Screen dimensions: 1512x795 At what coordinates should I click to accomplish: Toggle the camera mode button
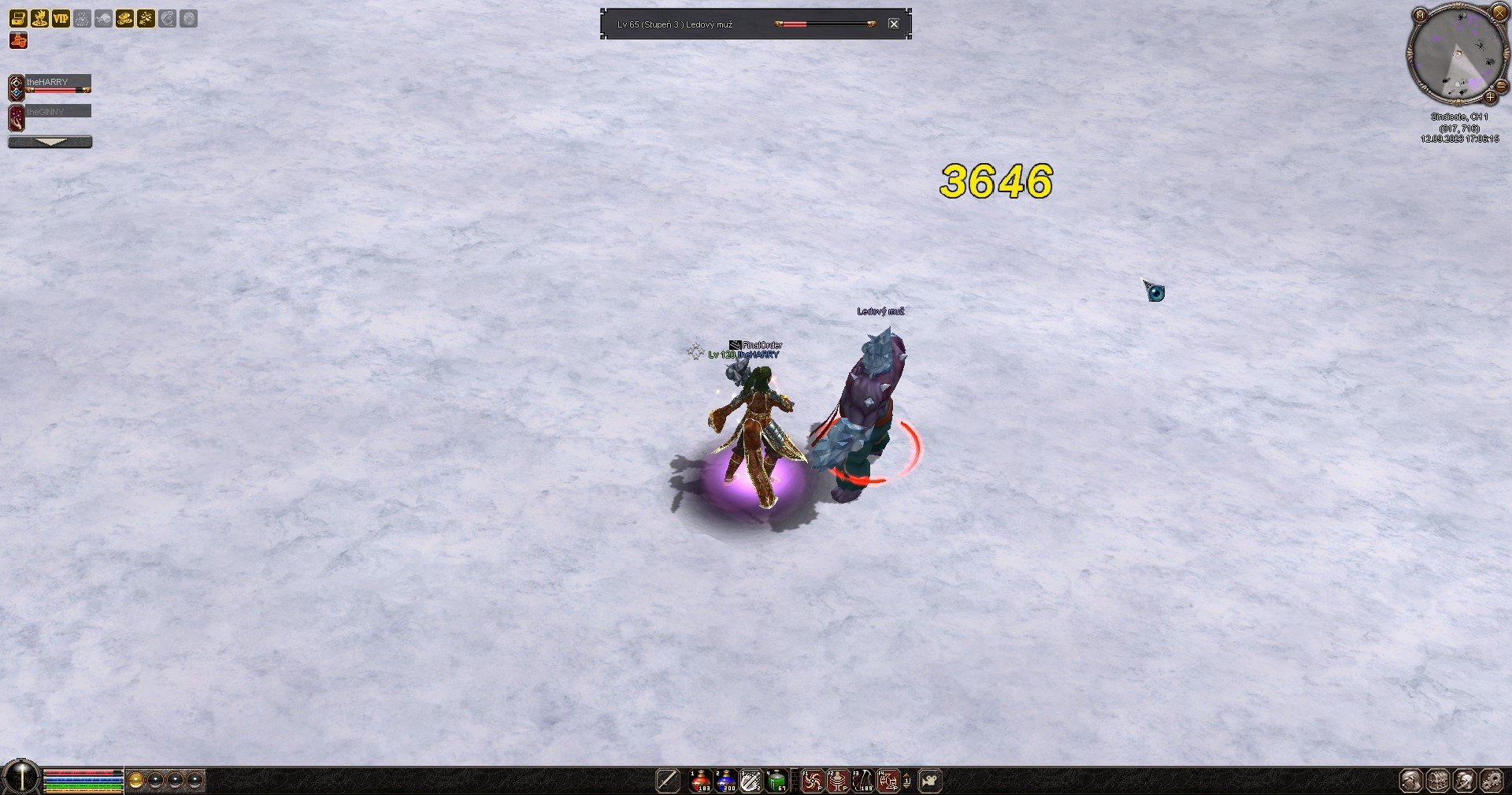(x=931, y=781)
